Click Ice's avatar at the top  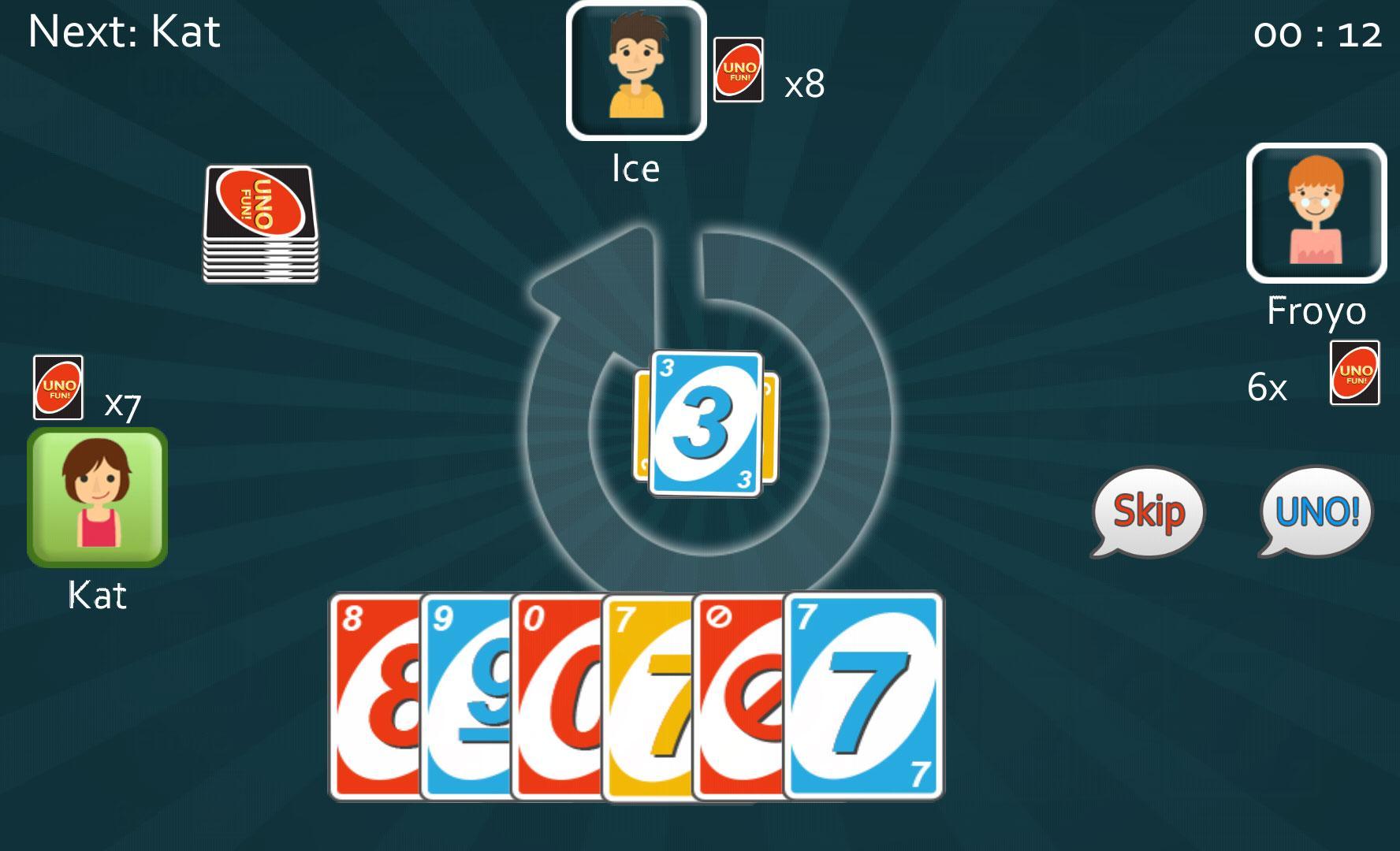coord(635,69)
